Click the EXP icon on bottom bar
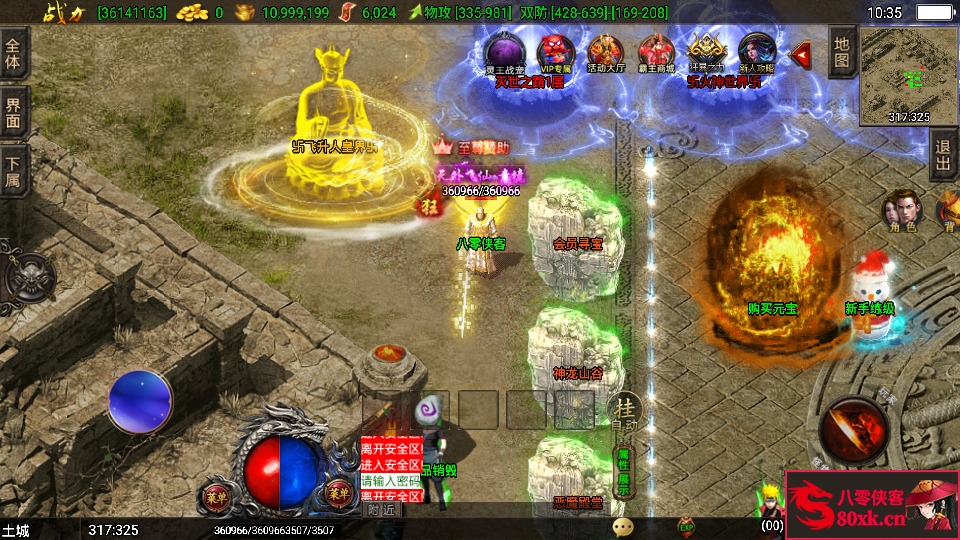 pos(686,526)
